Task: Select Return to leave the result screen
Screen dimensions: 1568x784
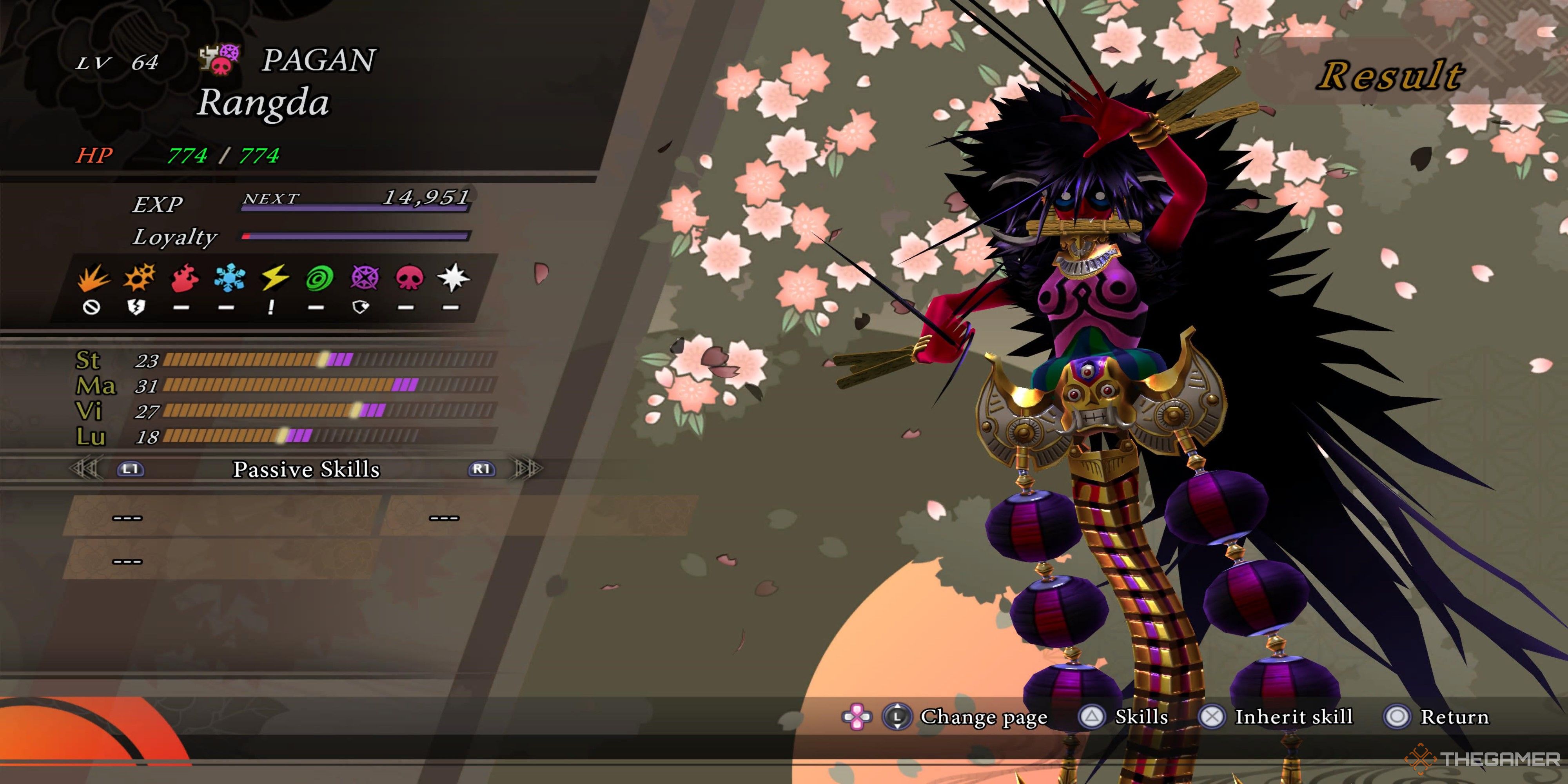Action: [1454, 717]
